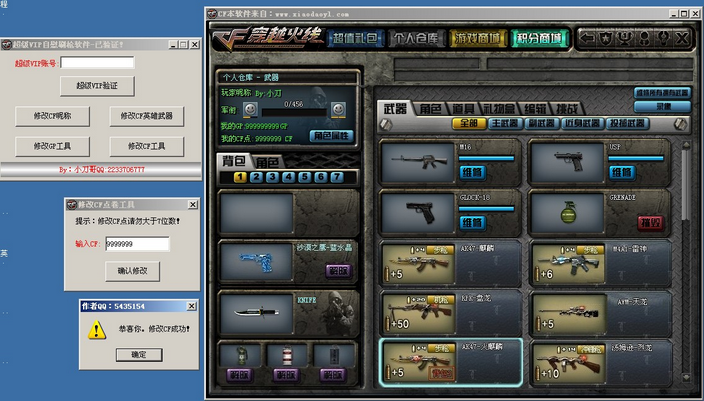Open the 个人仓库 personal storage menu
This screenshot has height=401, width=704.
click(x=416, y=39)
